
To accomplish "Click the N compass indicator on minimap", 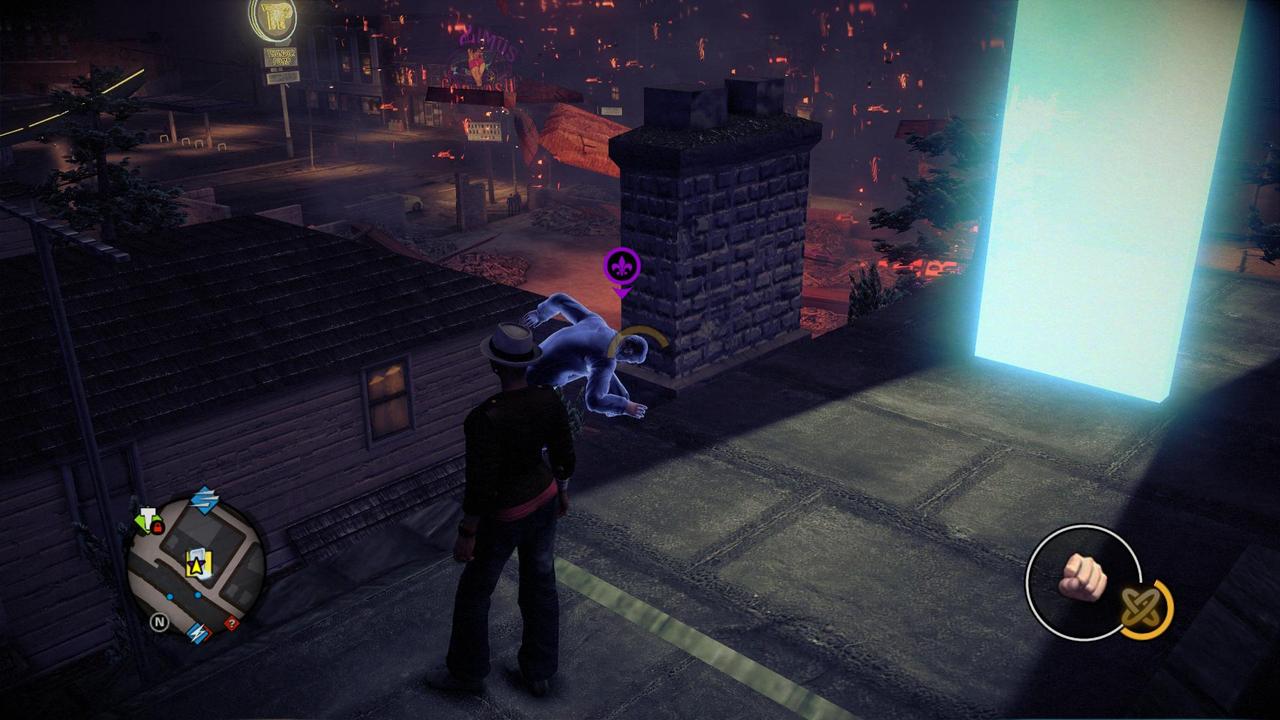I will 158,622.
